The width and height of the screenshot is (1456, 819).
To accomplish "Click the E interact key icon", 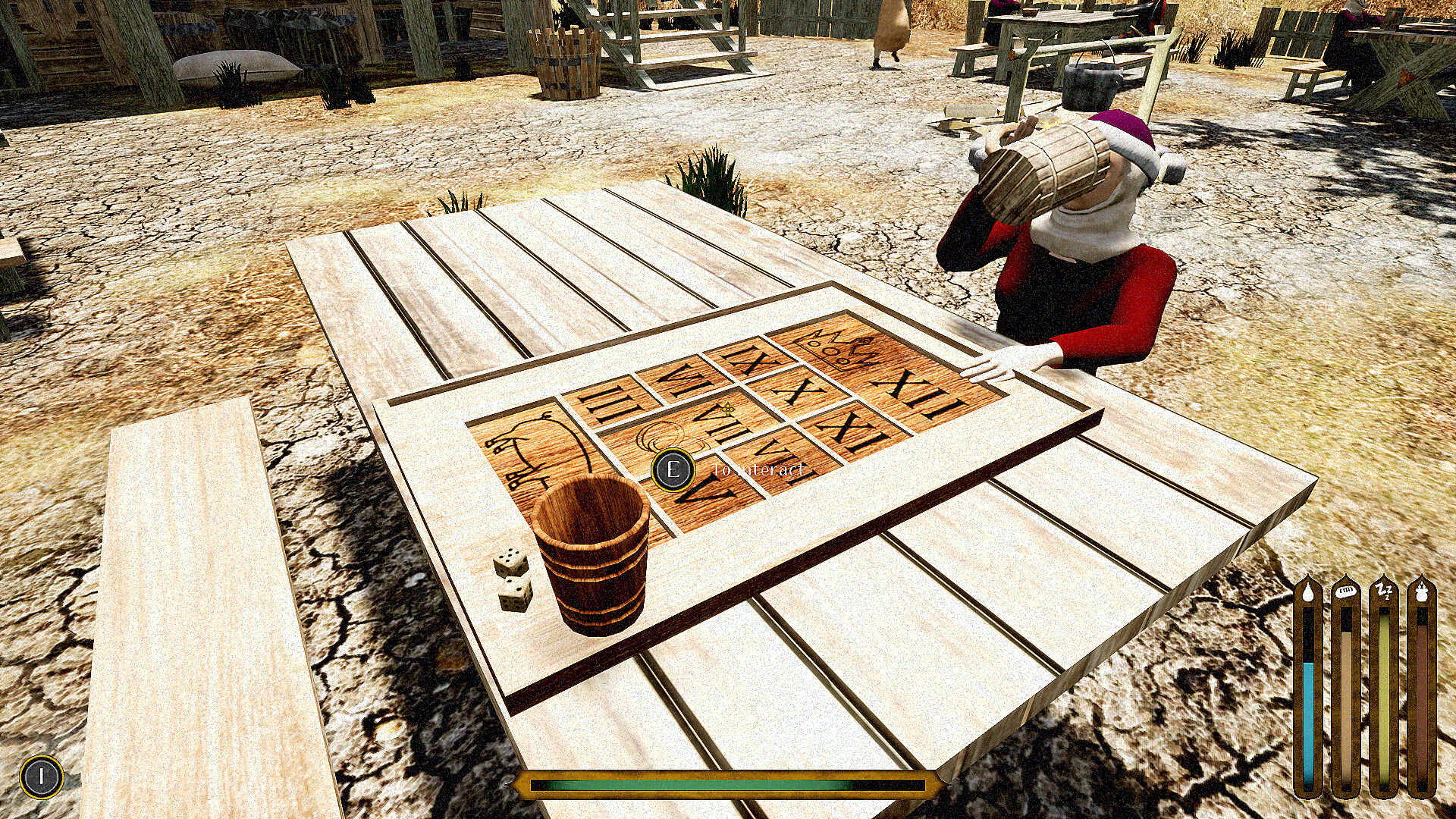I will [x=673, y=471].
